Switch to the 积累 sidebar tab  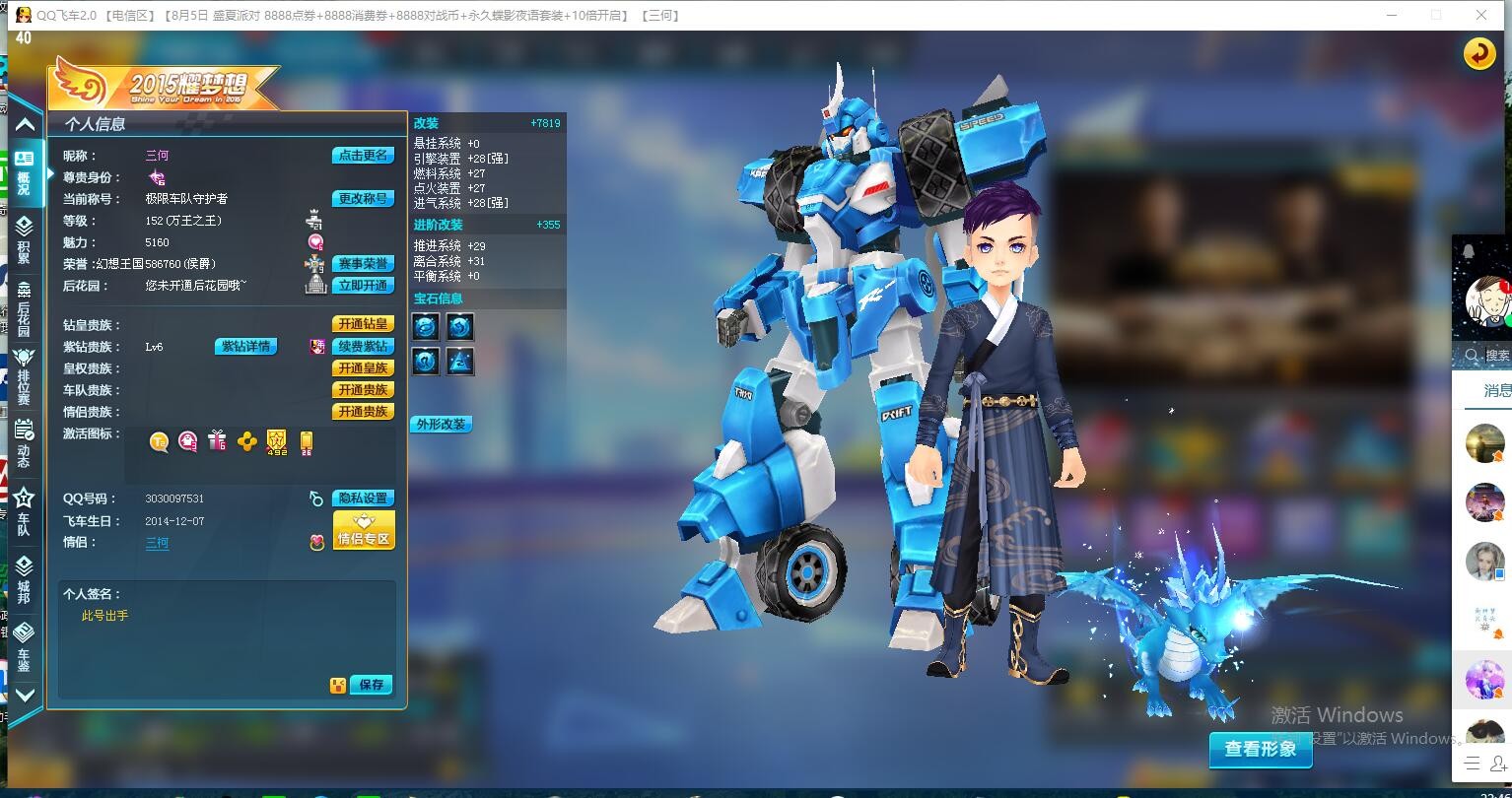(24, 239)
